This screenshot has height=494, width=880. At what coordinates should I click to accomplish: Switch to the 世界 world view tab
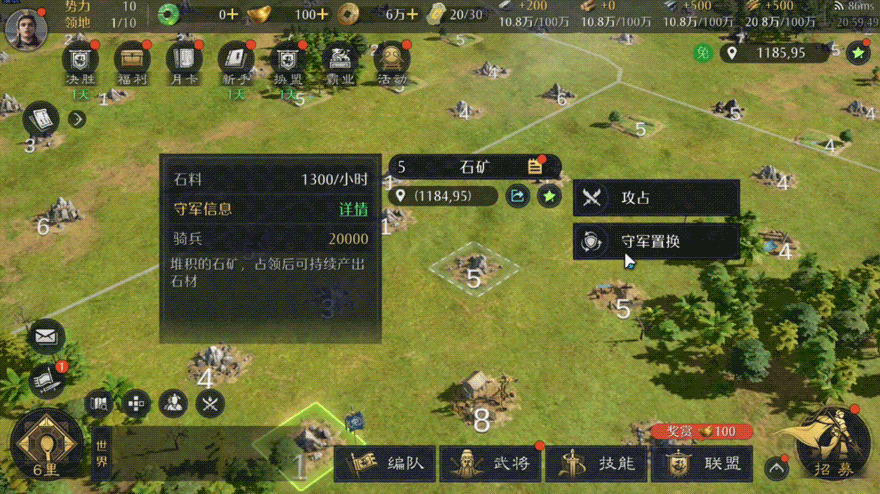pos(102,456)
